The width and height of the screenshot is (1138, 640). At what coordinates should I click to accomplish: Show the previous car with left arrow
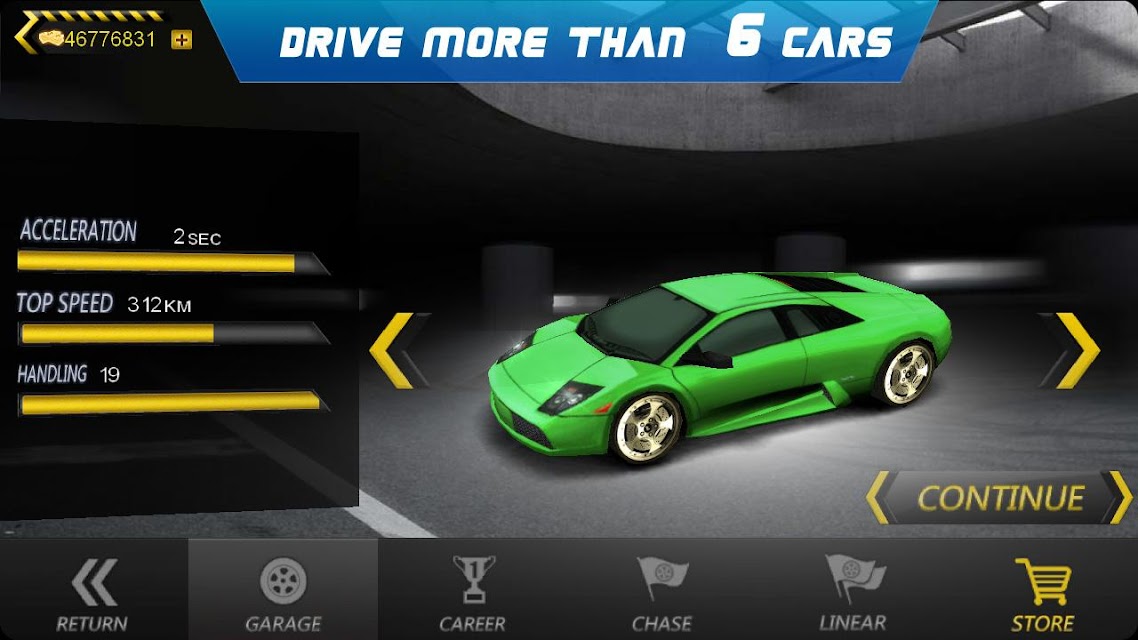395,350
